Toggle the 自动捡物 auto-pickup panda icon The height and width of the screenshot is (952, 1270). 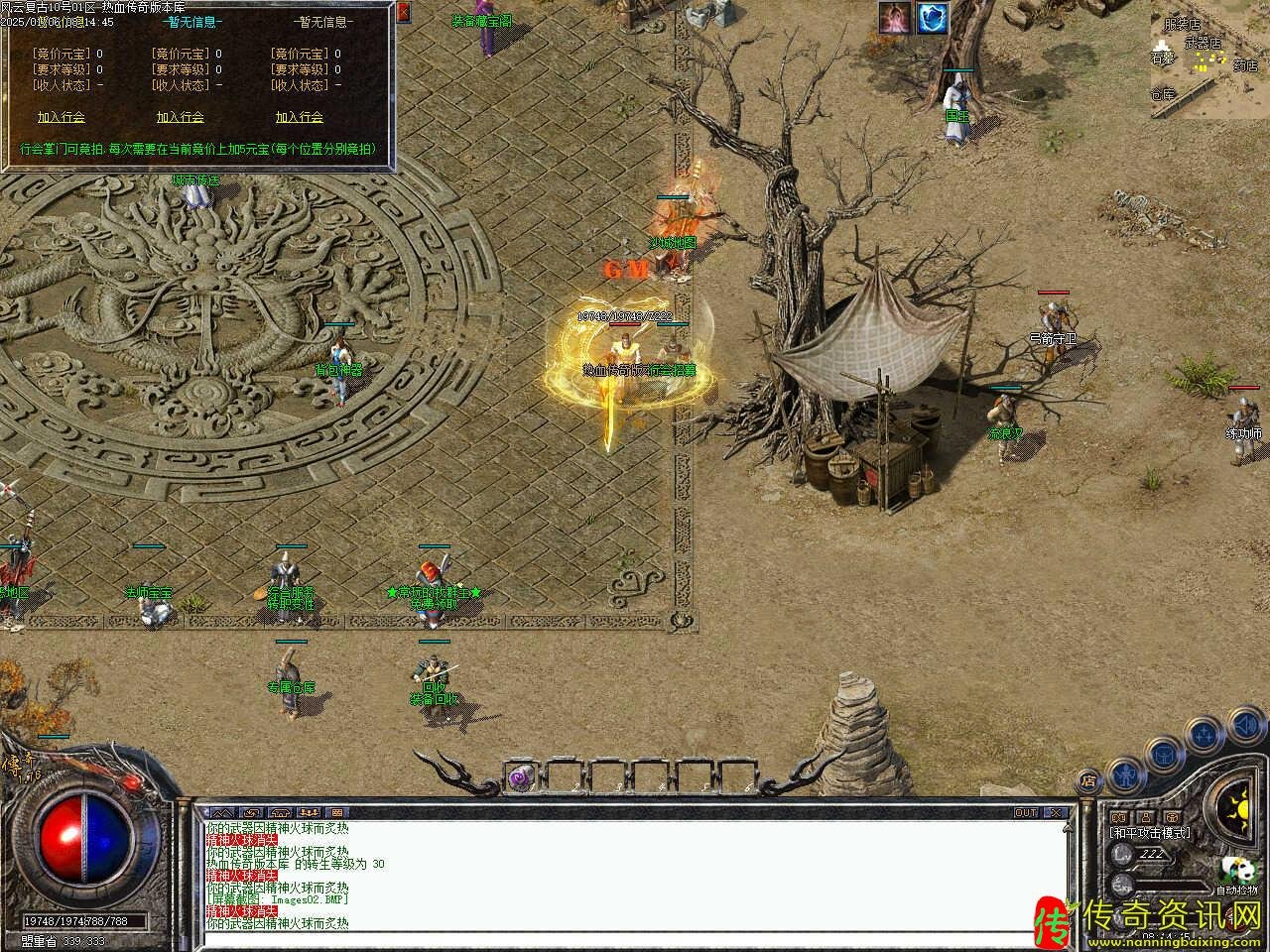1236,871
